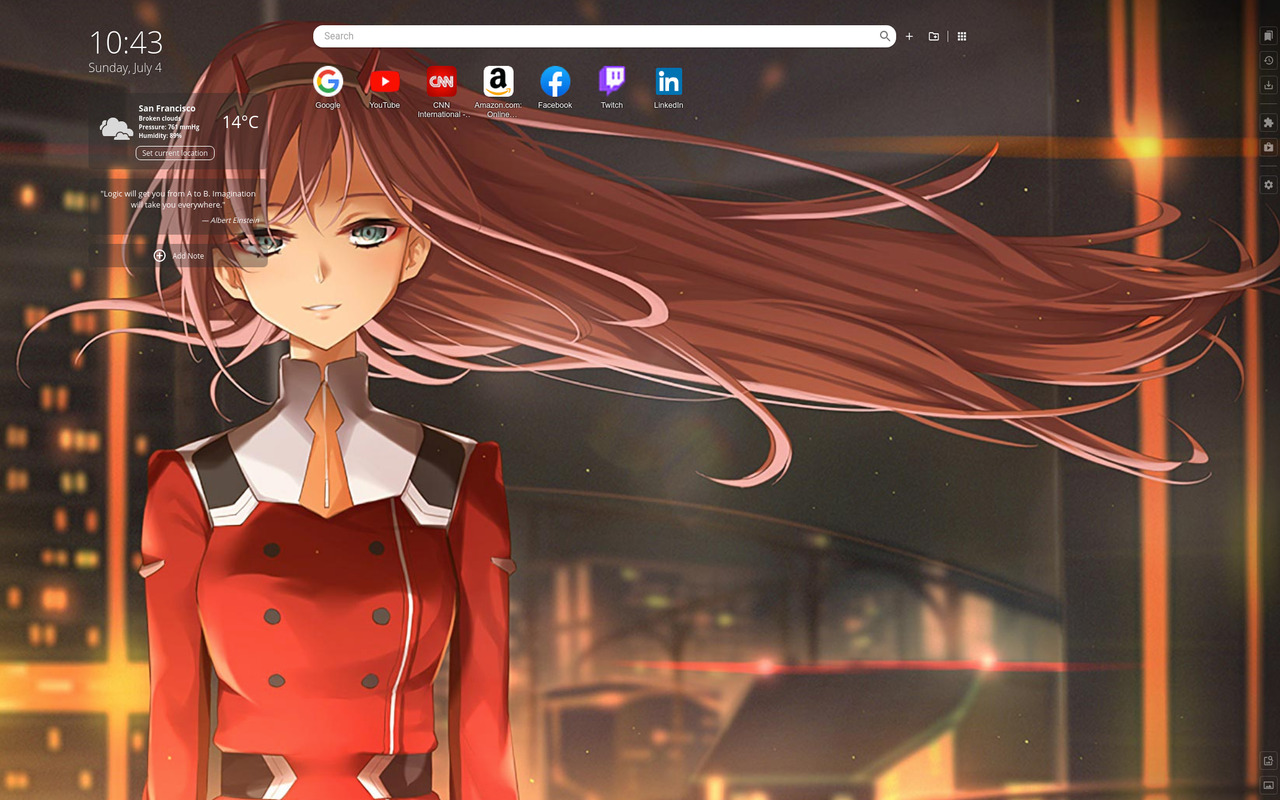1280x800 pixels.
Task: Launch the Twitch shortcut
Action: 611,82
